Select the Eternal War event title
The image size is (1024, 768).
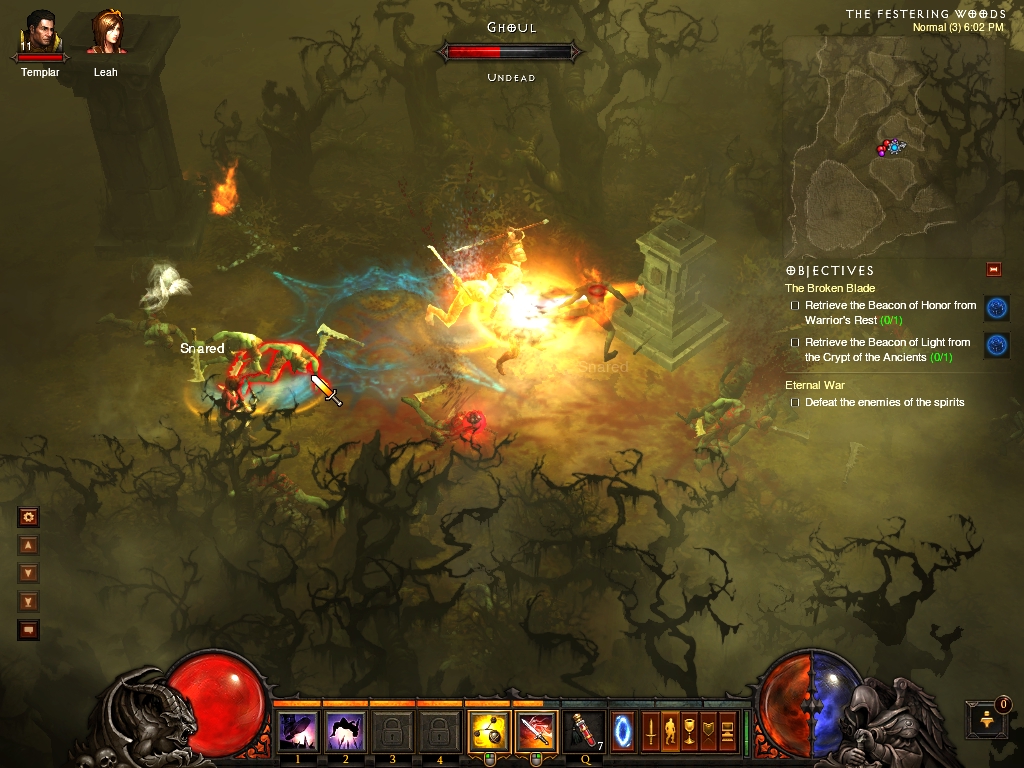tap(816, 385)
